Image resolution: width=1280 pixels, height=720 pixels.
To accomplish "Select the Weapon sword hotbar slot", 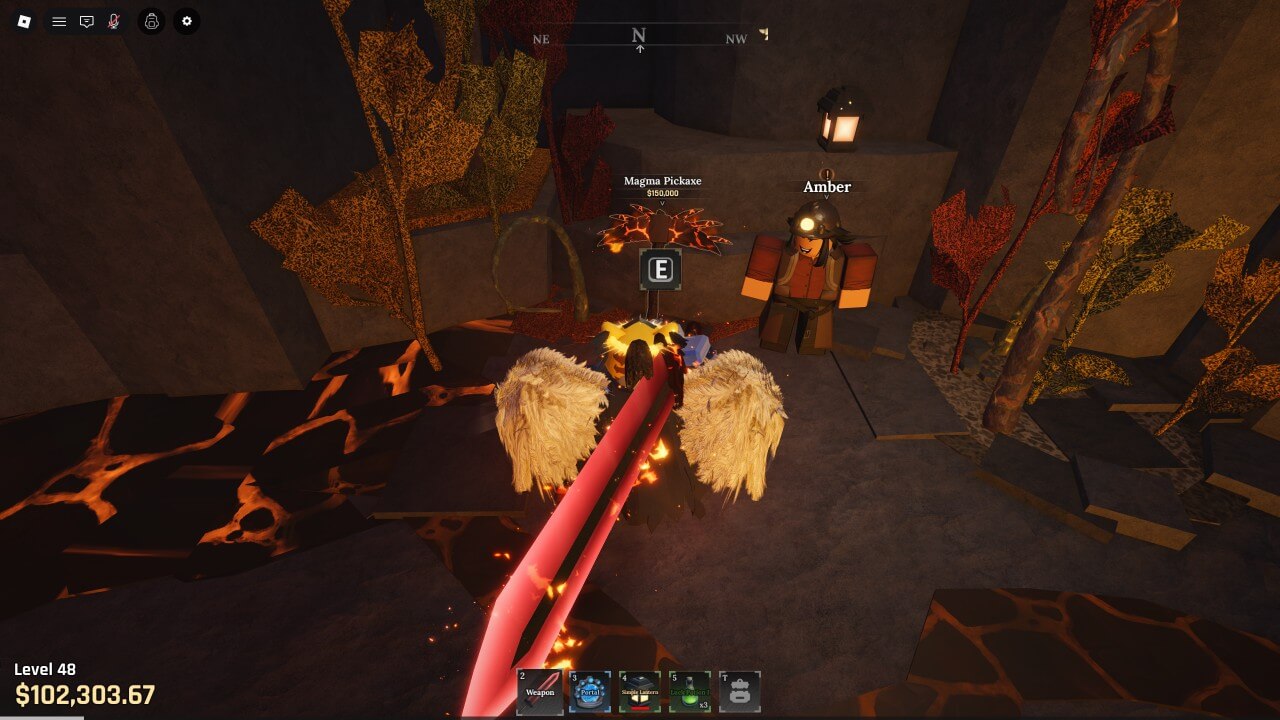I will 540,692.
